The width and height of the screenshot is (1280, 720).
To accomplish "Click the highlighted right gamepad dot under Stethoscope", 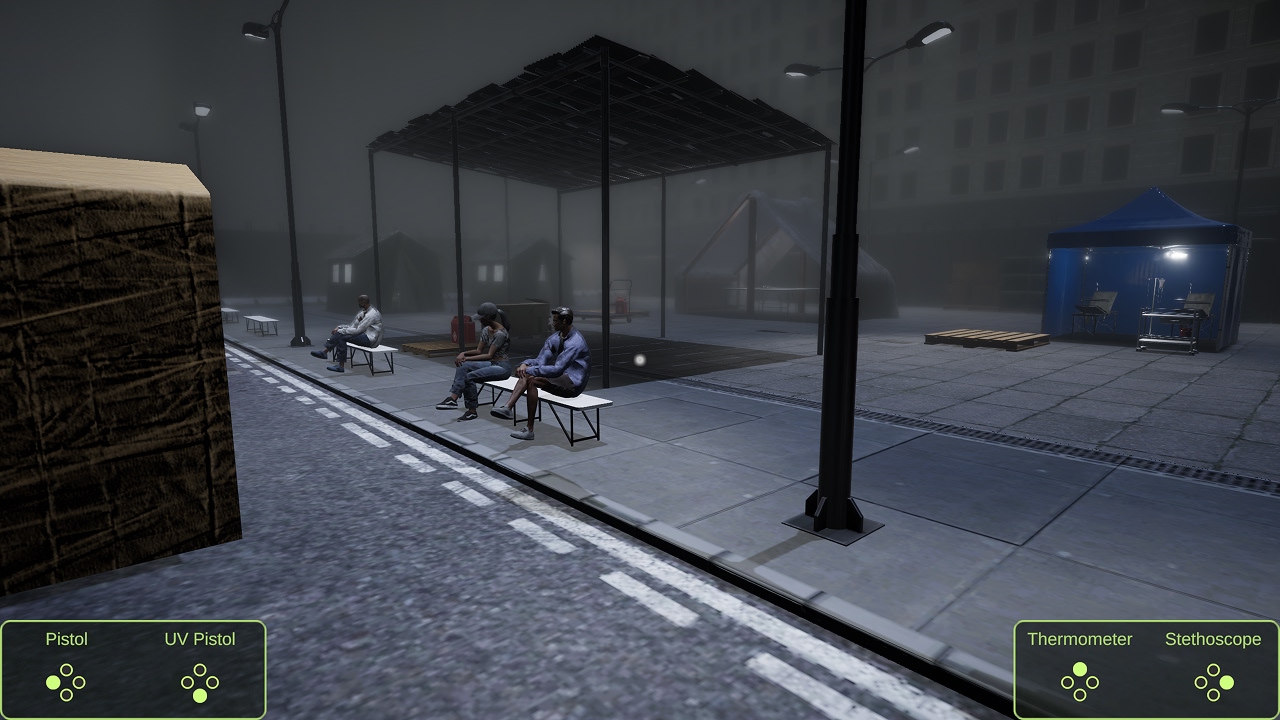I will coord(1227,683).
